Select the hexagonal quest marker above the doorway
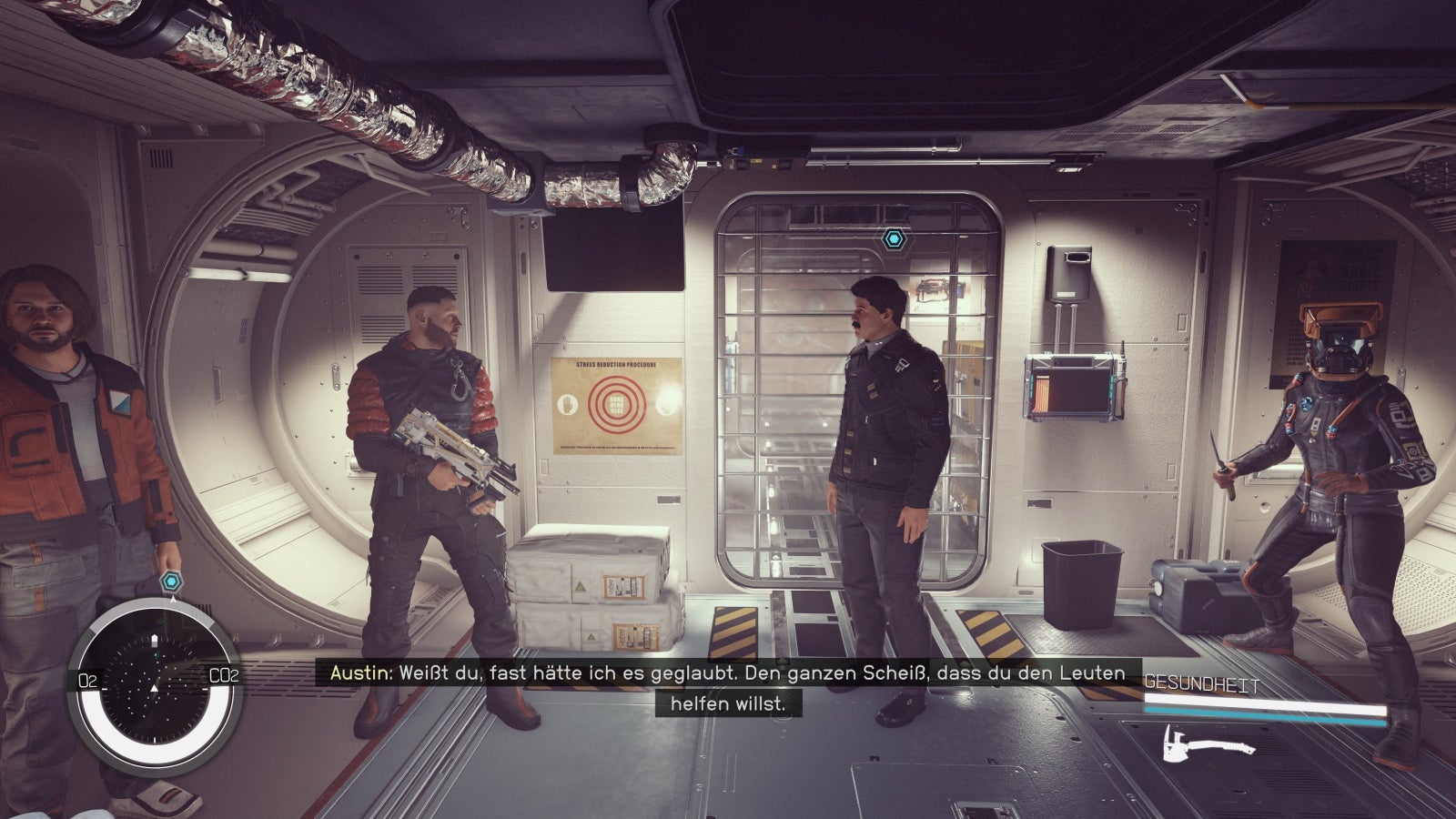Image resolution: width=1456 pixels, height=819 pixels. (x=893, y=239)
